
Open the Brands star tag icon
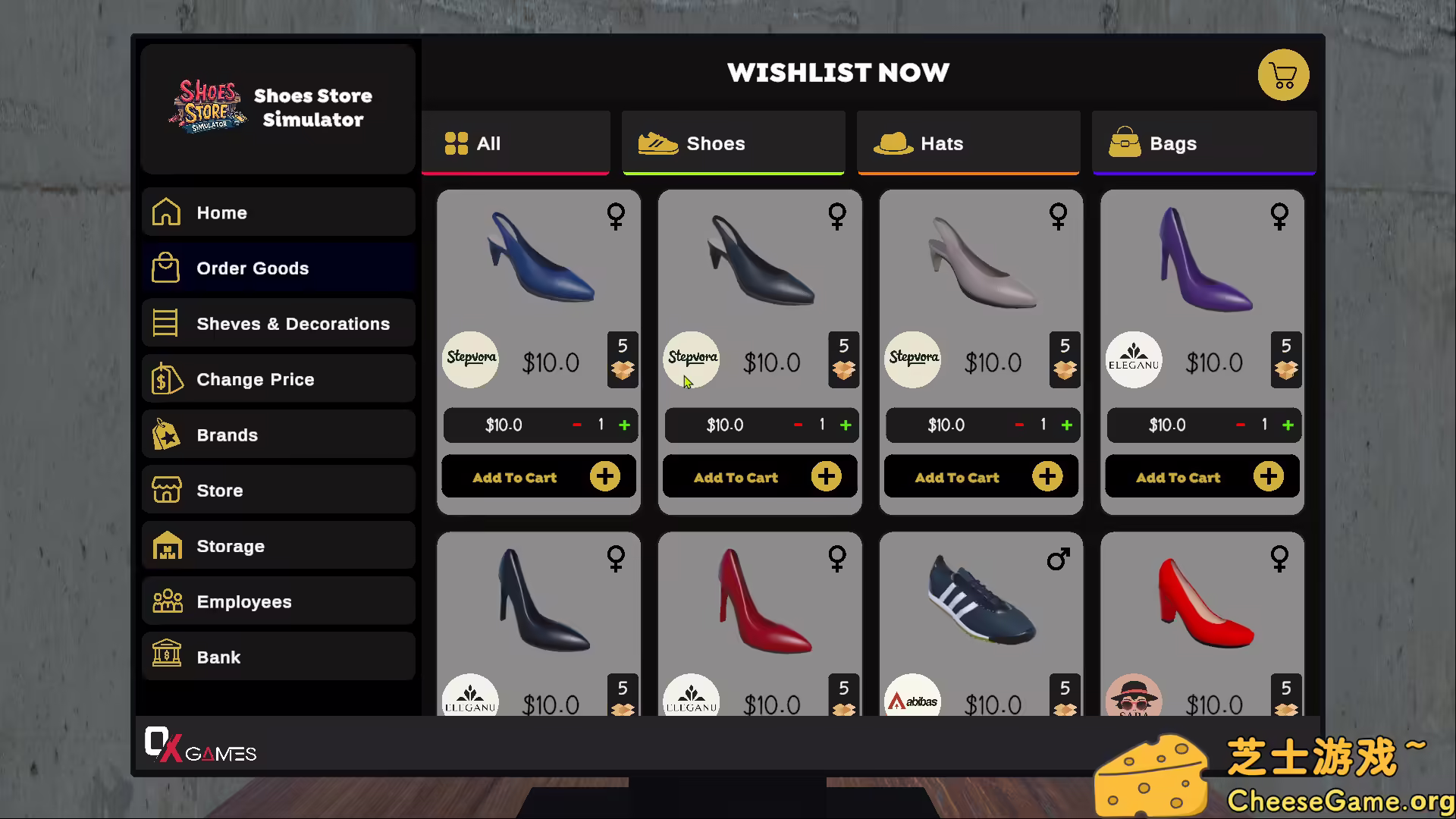tap(165, 435)
